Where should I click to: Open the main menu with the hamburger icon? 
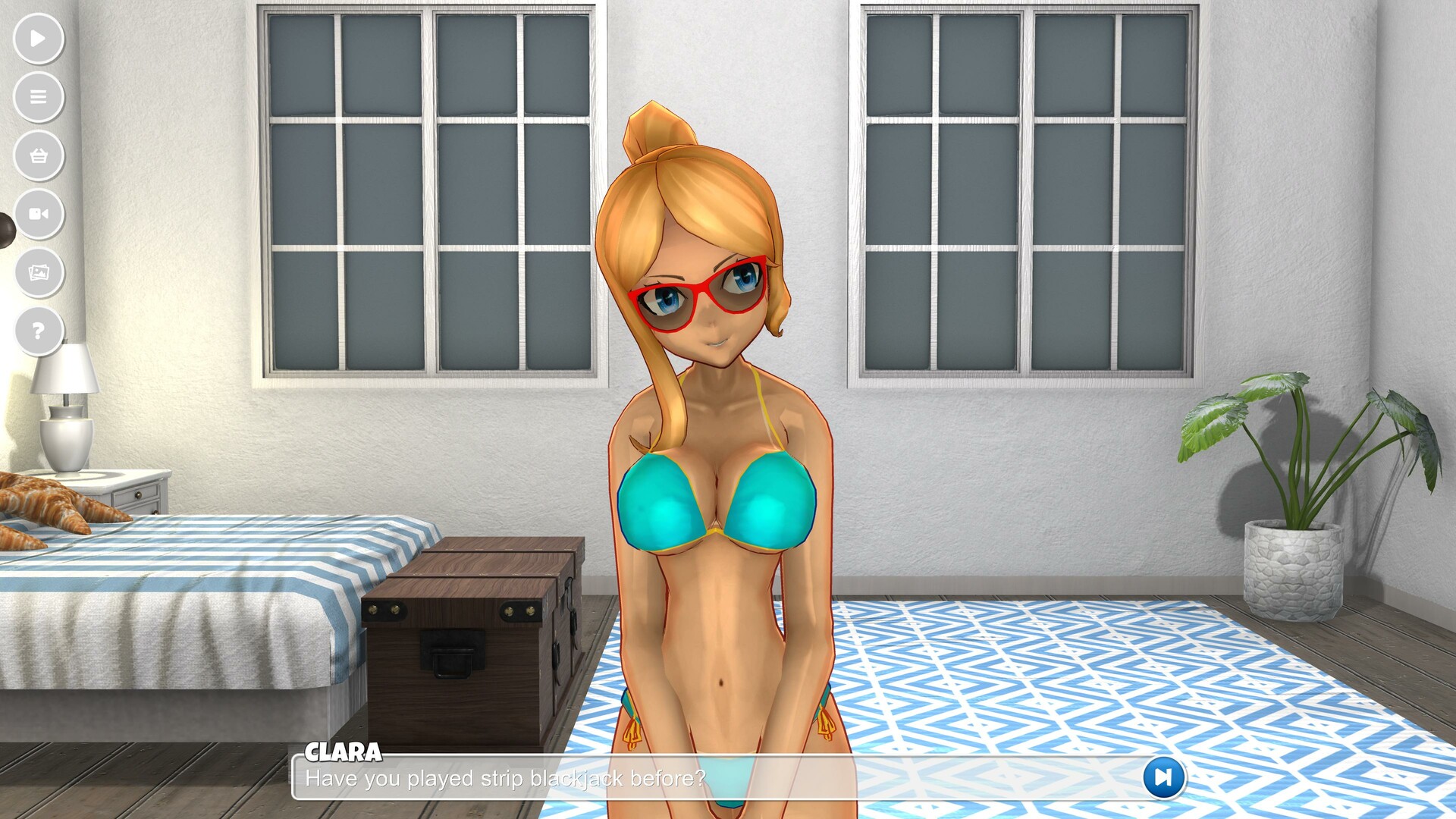pos(39,97)
